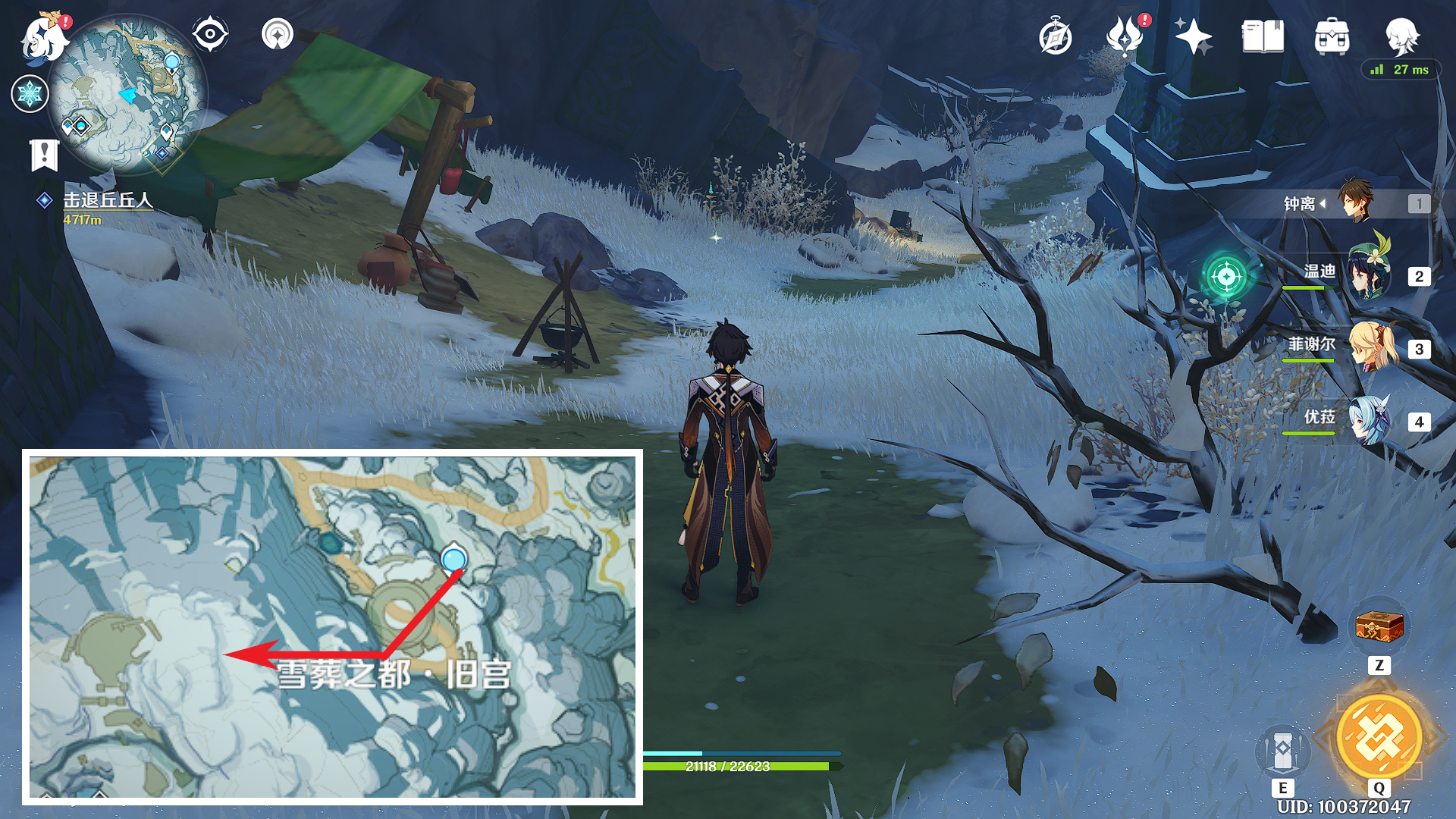Open the Paimon menu icon
The width and height of the screenshot is (1456, 819).
(x=43, y=38)
